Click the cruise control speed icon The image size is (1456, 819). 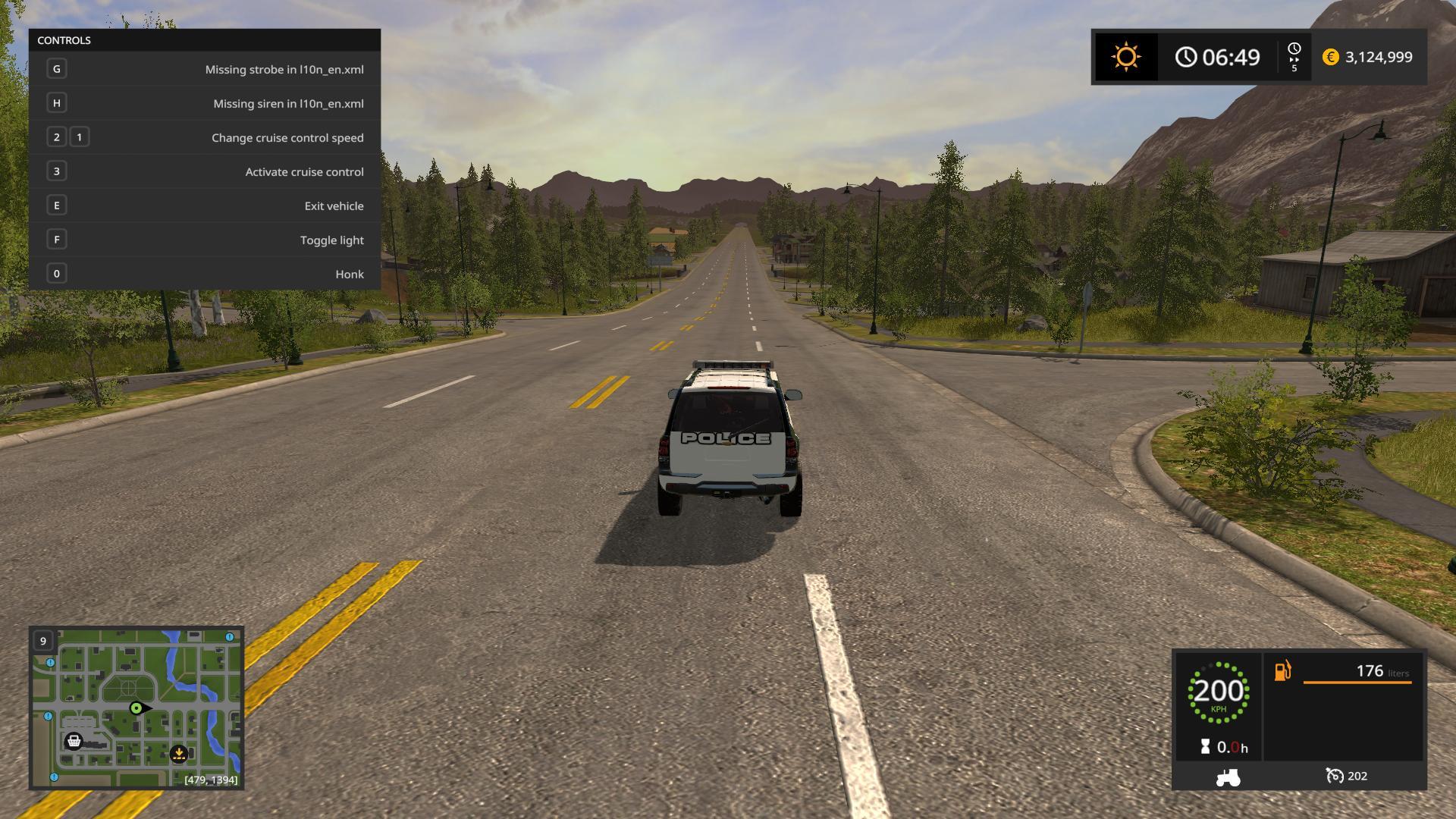(1335, 776)
